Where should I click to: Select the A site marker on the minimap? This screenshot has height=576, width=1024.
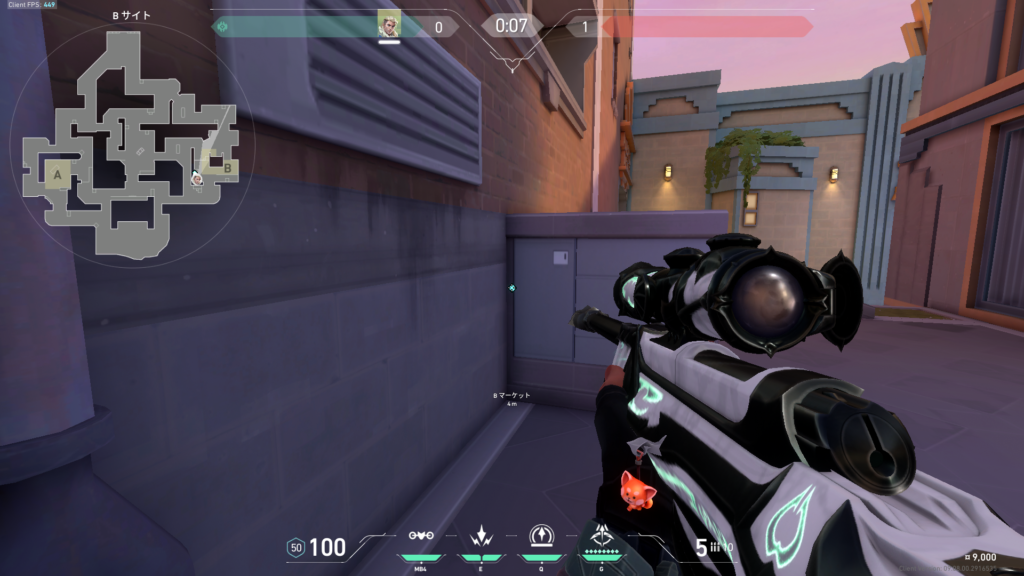tap(57, 176)
